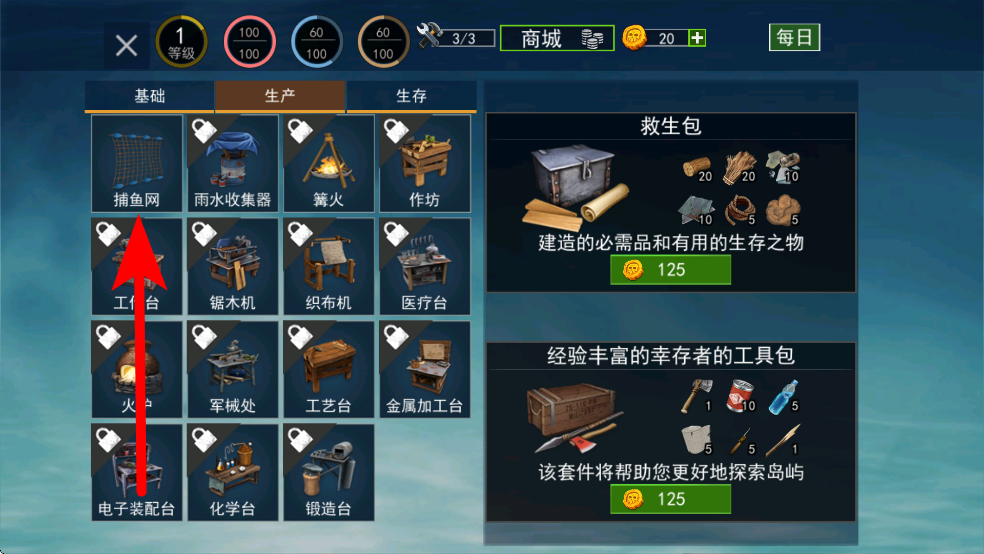Pick the 军械处 armory recipe
Viewport: 984px width, 554px height.
pos(232,369)
